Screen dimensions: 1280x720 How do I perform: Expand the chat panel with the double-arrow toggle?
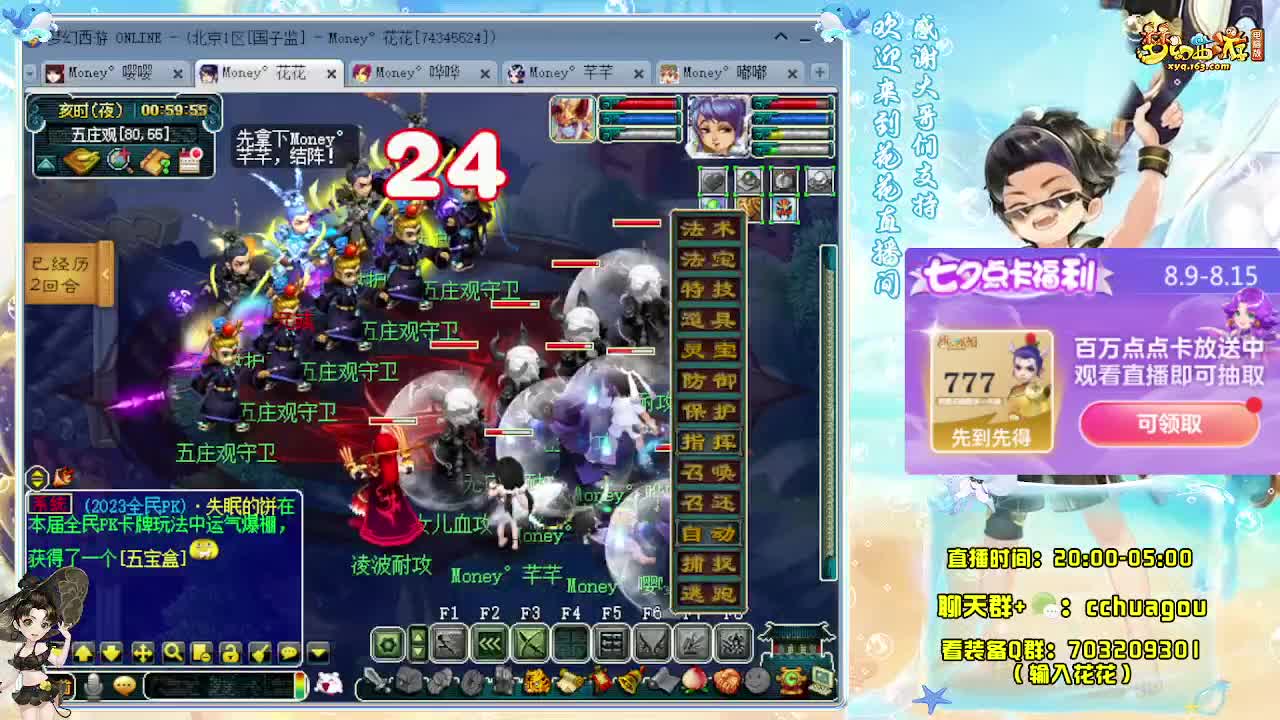point(37,477)
